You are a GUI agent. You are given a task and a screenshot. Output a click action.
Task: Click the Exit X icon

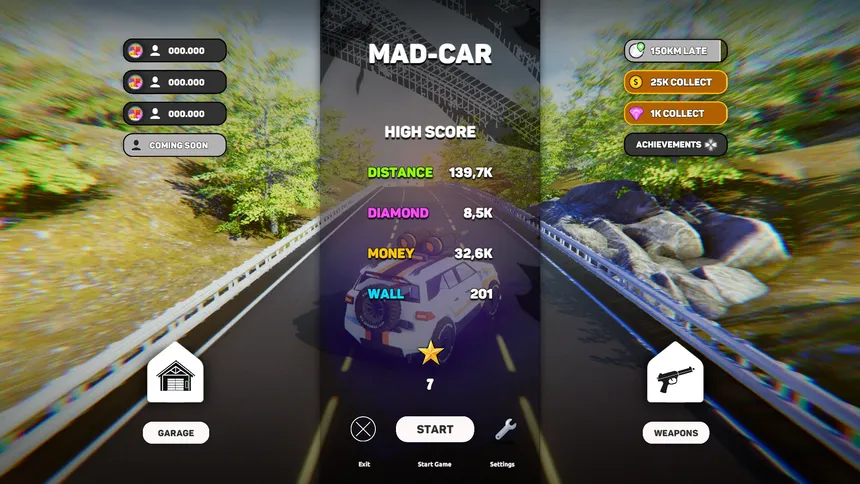pos(363,429)
